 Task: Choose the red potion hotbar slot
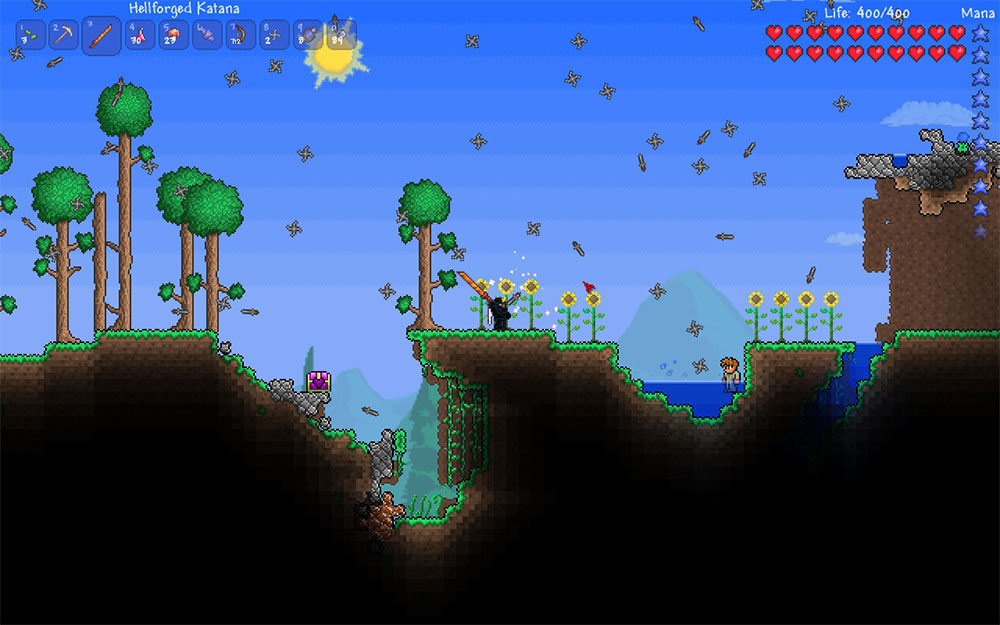coord(138,35)
